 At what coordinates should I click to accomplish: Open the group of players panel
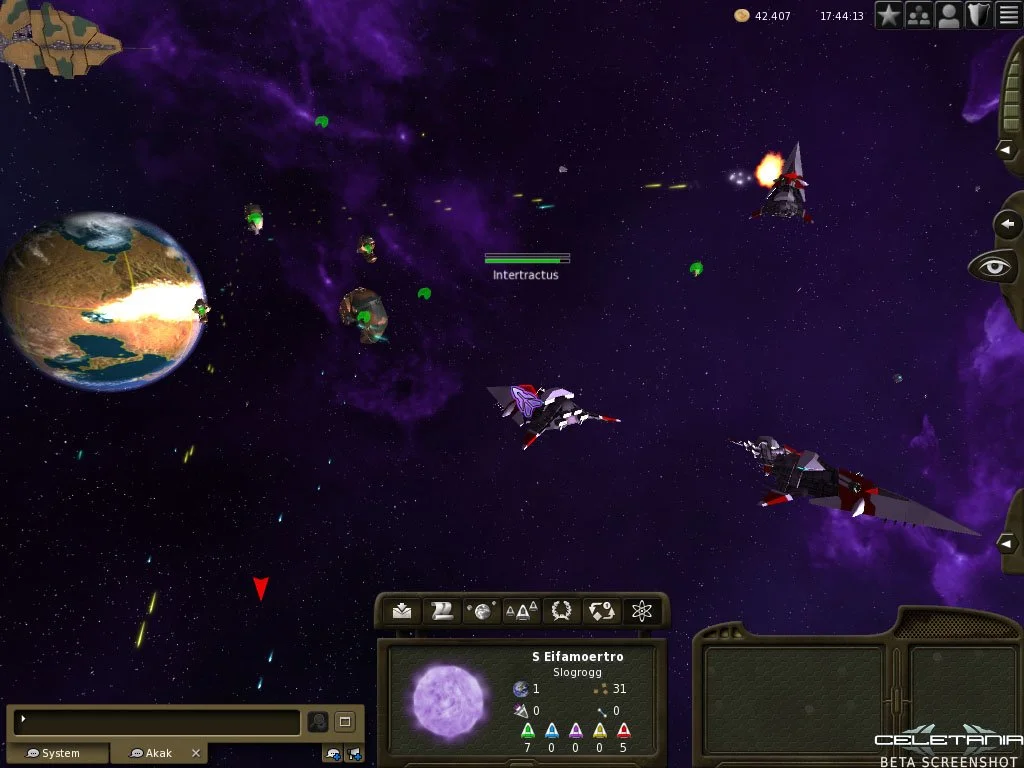click(x=919, y=15)
